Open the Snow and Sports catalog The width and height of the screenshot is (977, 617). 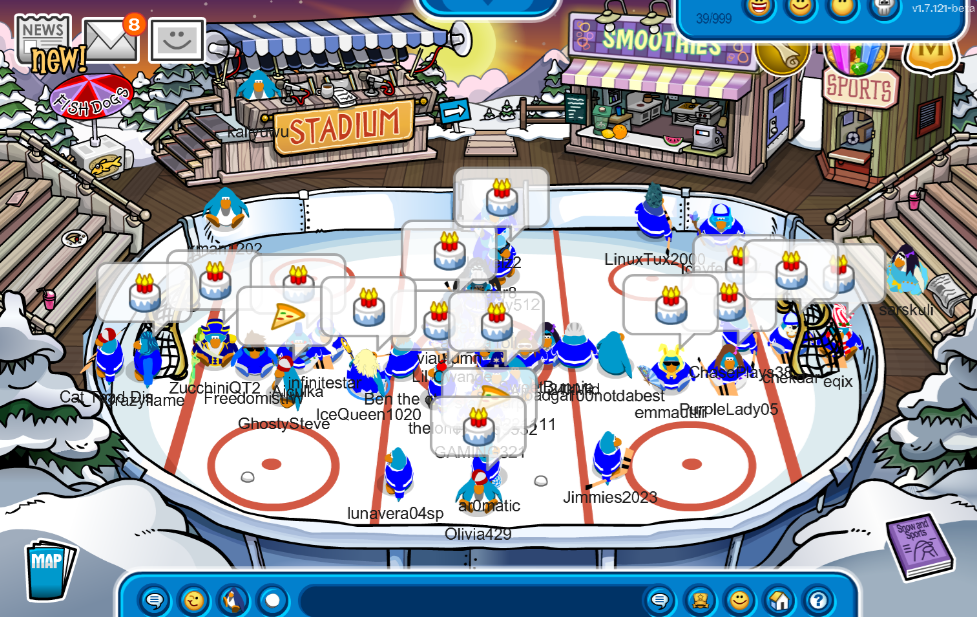point(919,547)
